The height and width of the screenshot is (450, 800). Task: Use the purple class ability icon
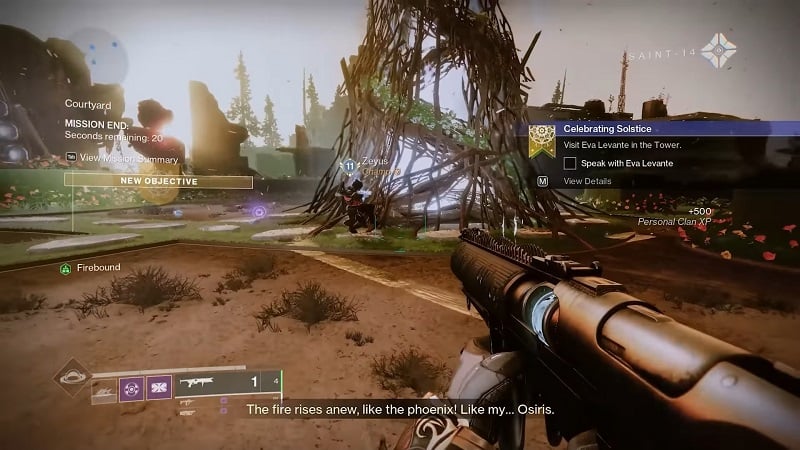tap(159, 387)
